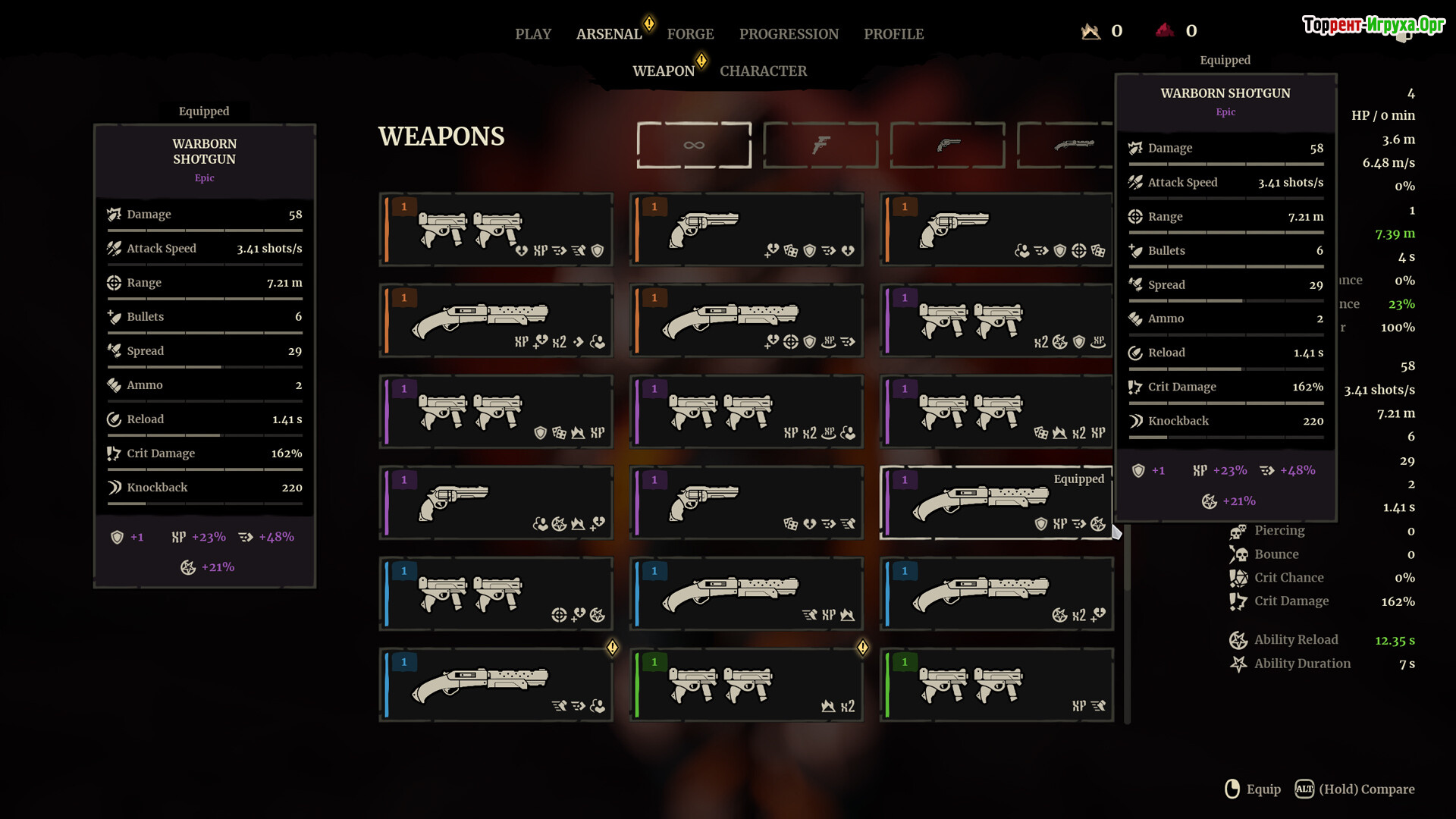Filter weapons by submachine gun type
Screen dimensions: 1456x819
(x=821, y=145)
